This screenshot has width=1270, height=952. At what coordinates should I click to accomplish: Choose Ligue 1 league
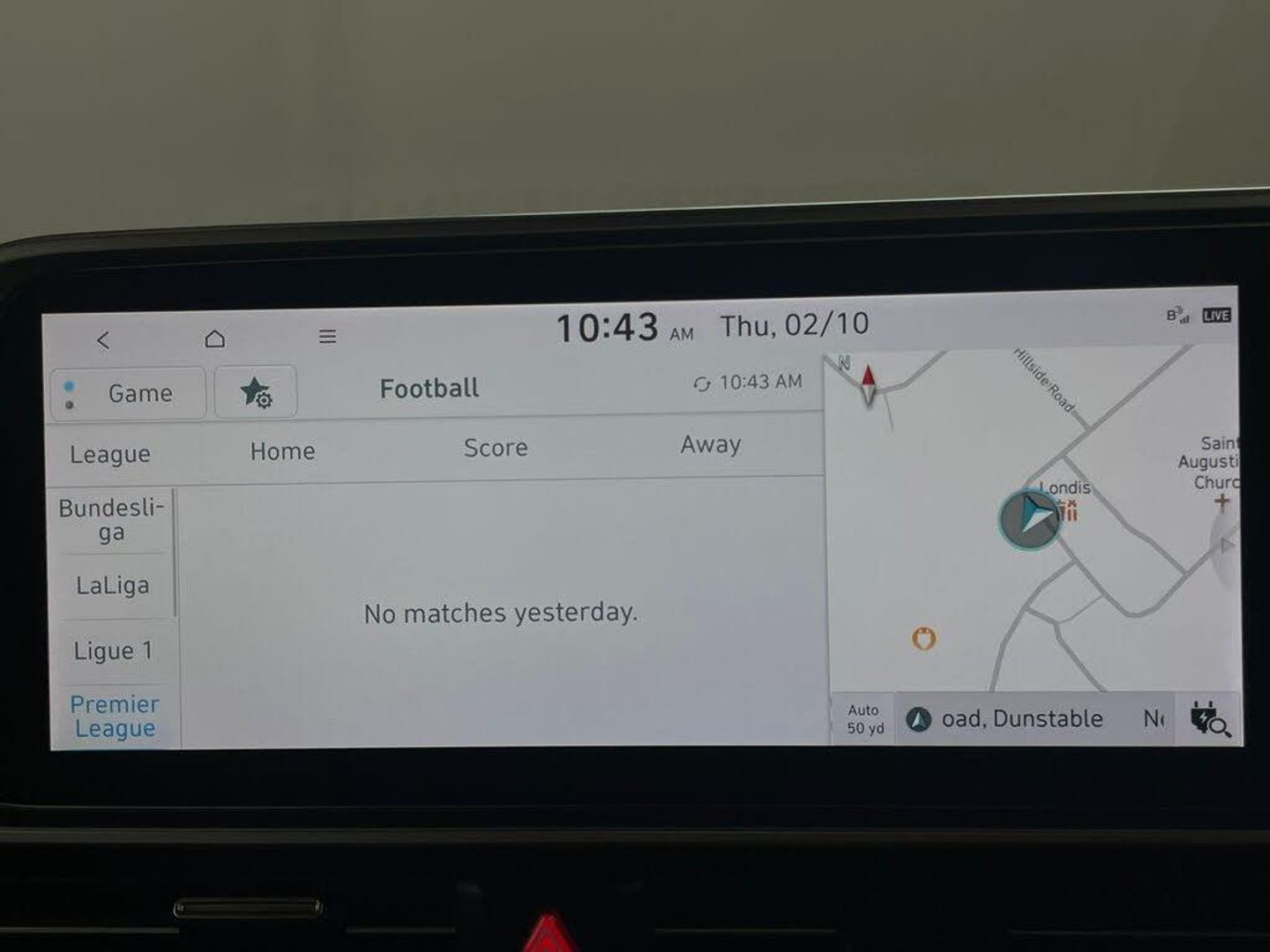113,651
